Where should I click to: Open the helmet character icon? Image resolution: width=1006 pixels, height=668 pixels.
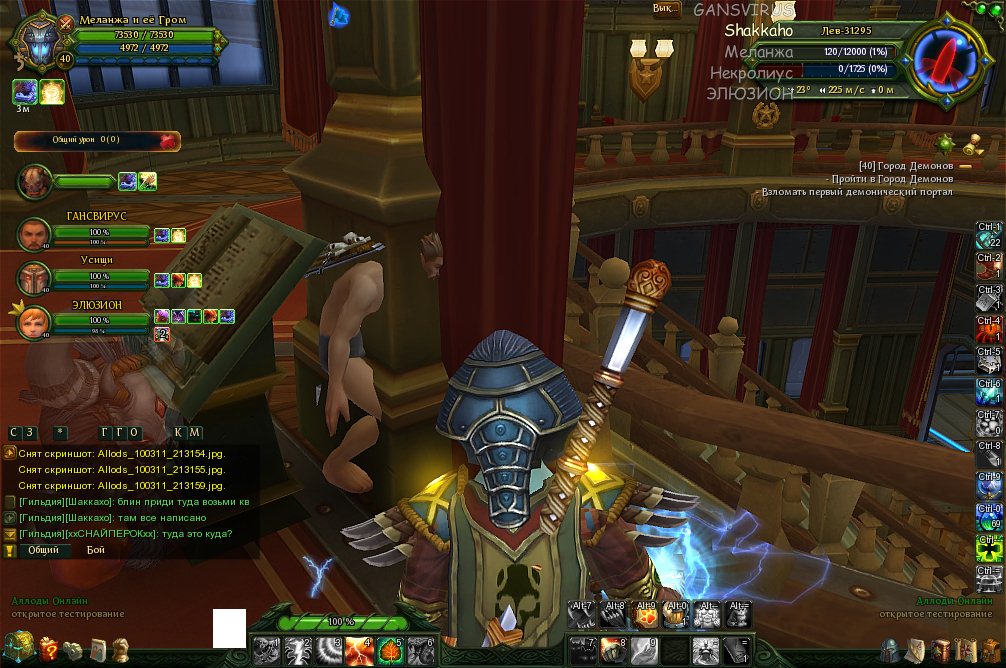point(891,651)
